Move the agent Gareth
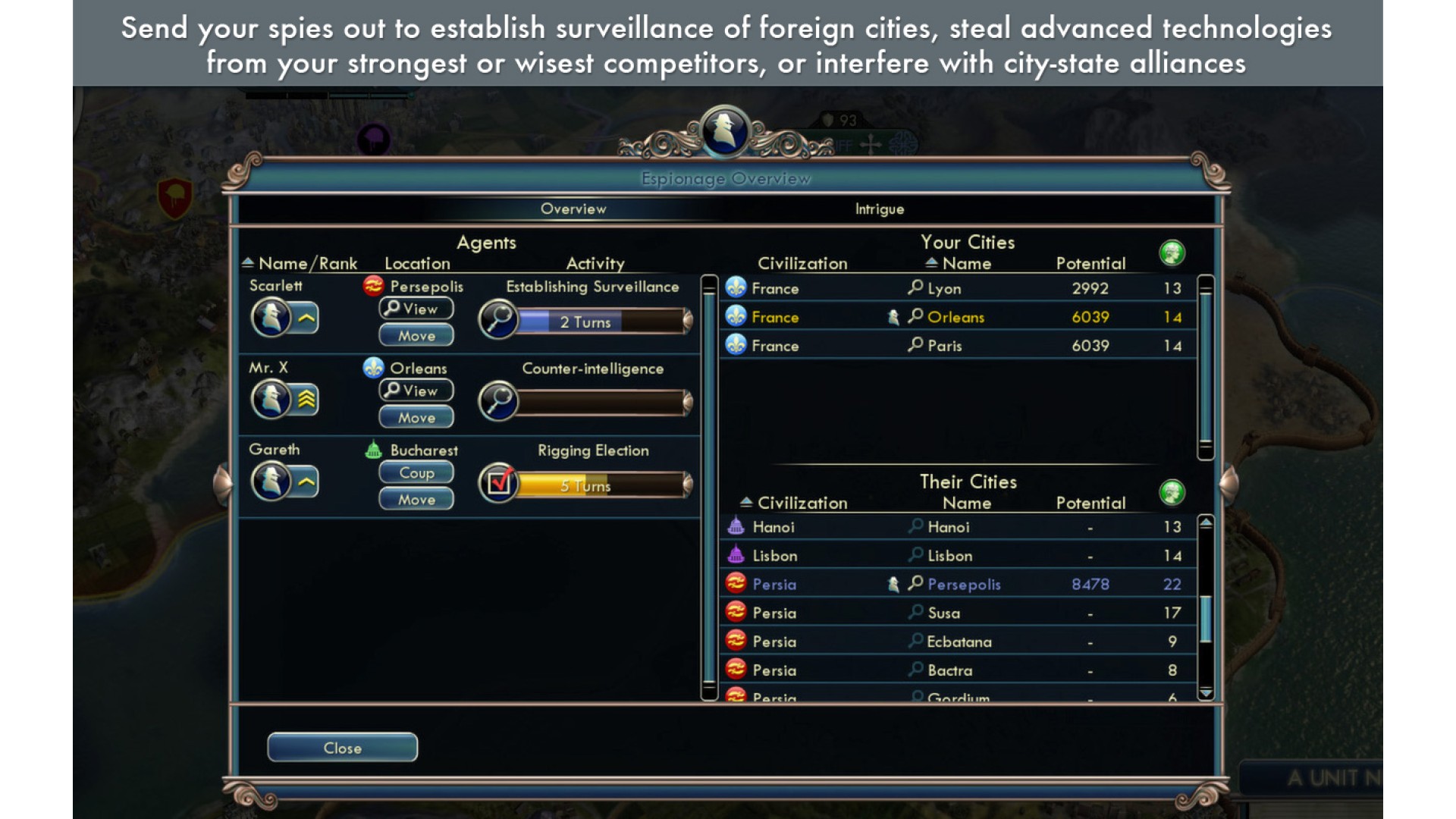Image resolution: width=1456 pixels, height=819 pixels. click(x=416, y=499)
